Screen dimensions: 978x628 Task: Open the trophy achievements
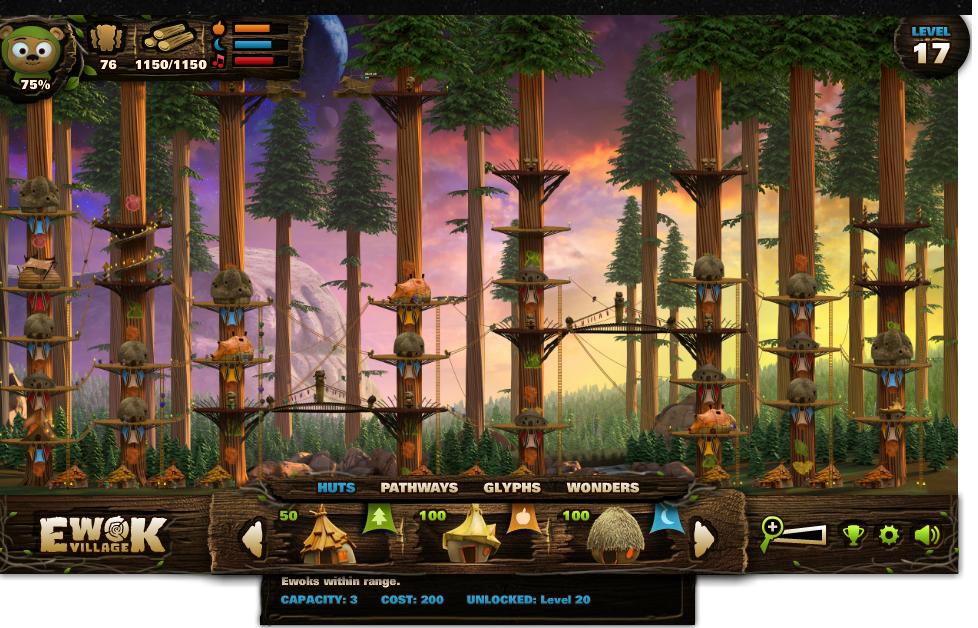click(x=853, y=535)
